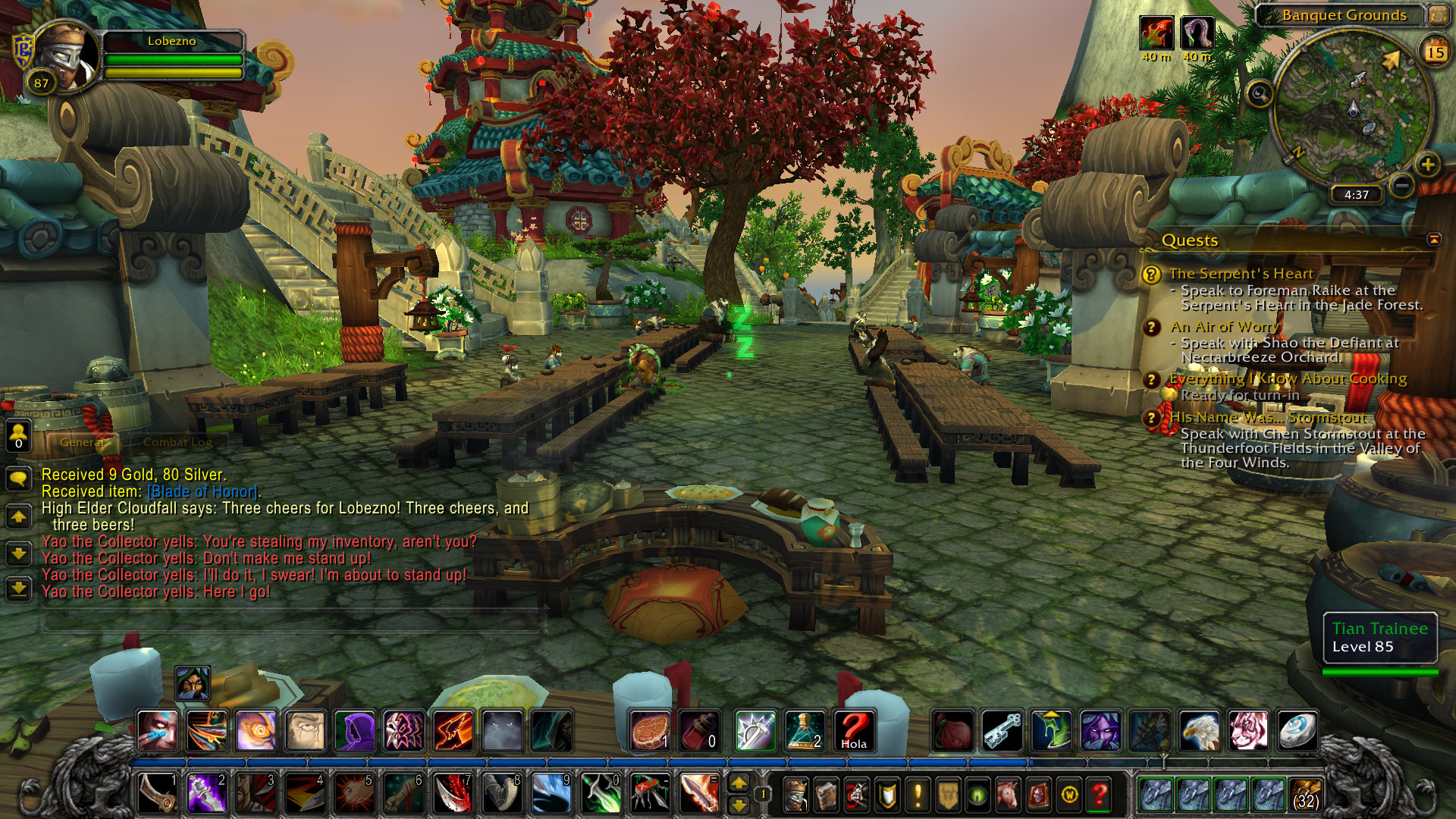Activate the skeleton key ability
1456x819 pixels.
click(x=1002, y=730)
